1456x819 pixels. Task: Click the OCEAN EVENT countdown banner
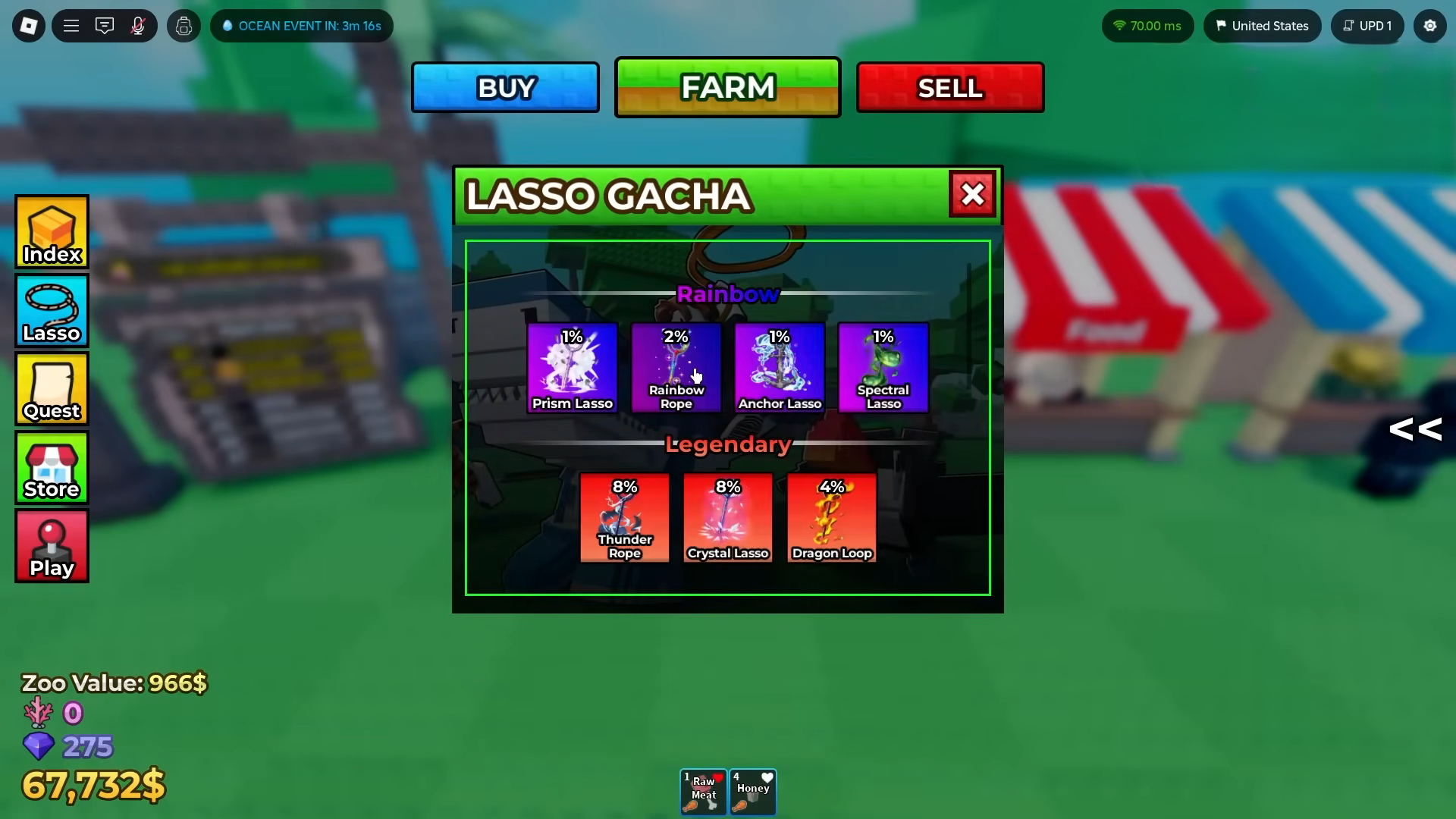301,25
